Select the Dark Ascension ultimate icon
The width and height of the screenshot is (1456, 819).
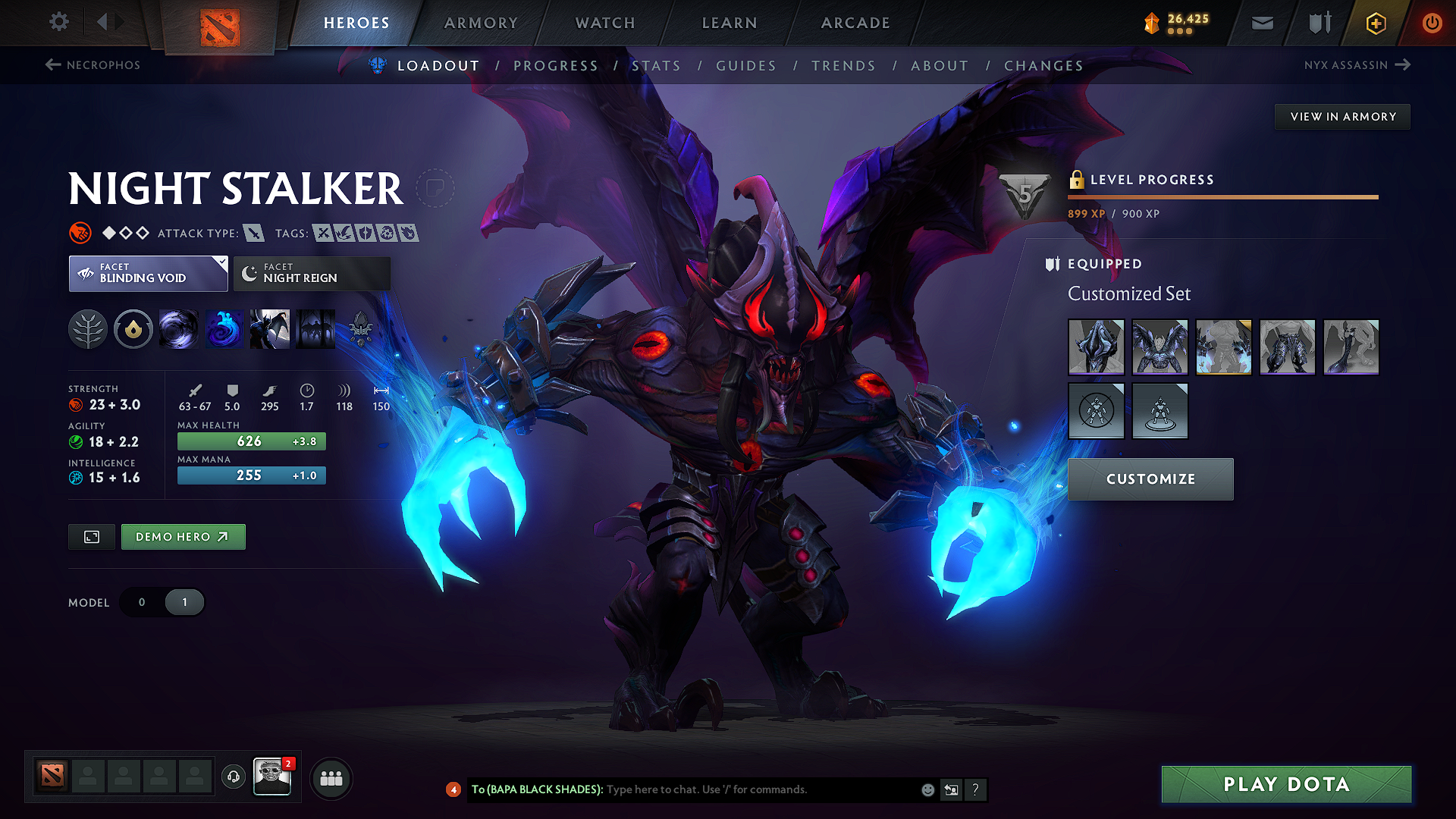coord(315,329)
